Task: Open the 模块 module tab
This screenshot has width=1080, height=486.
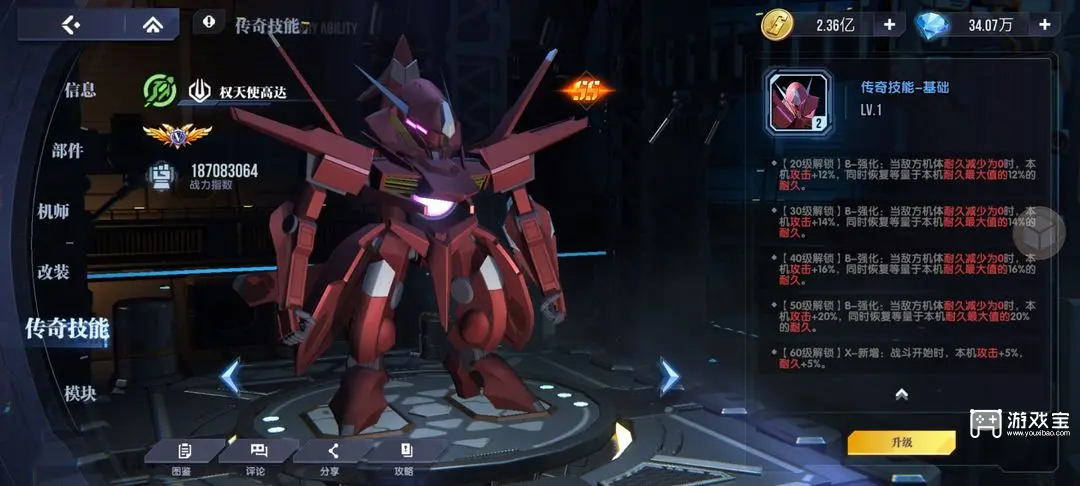Action: 80,393
